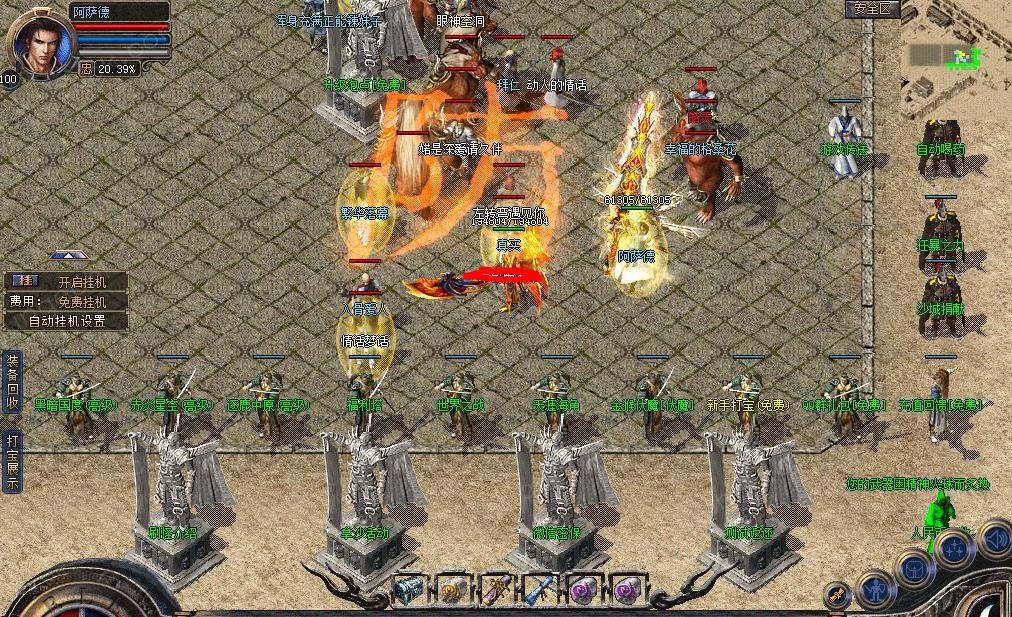The height and width of the screenshot is (617, 1012).
Task: Use the blue rolled scroll hotbar item
Action: click(540, 590)
